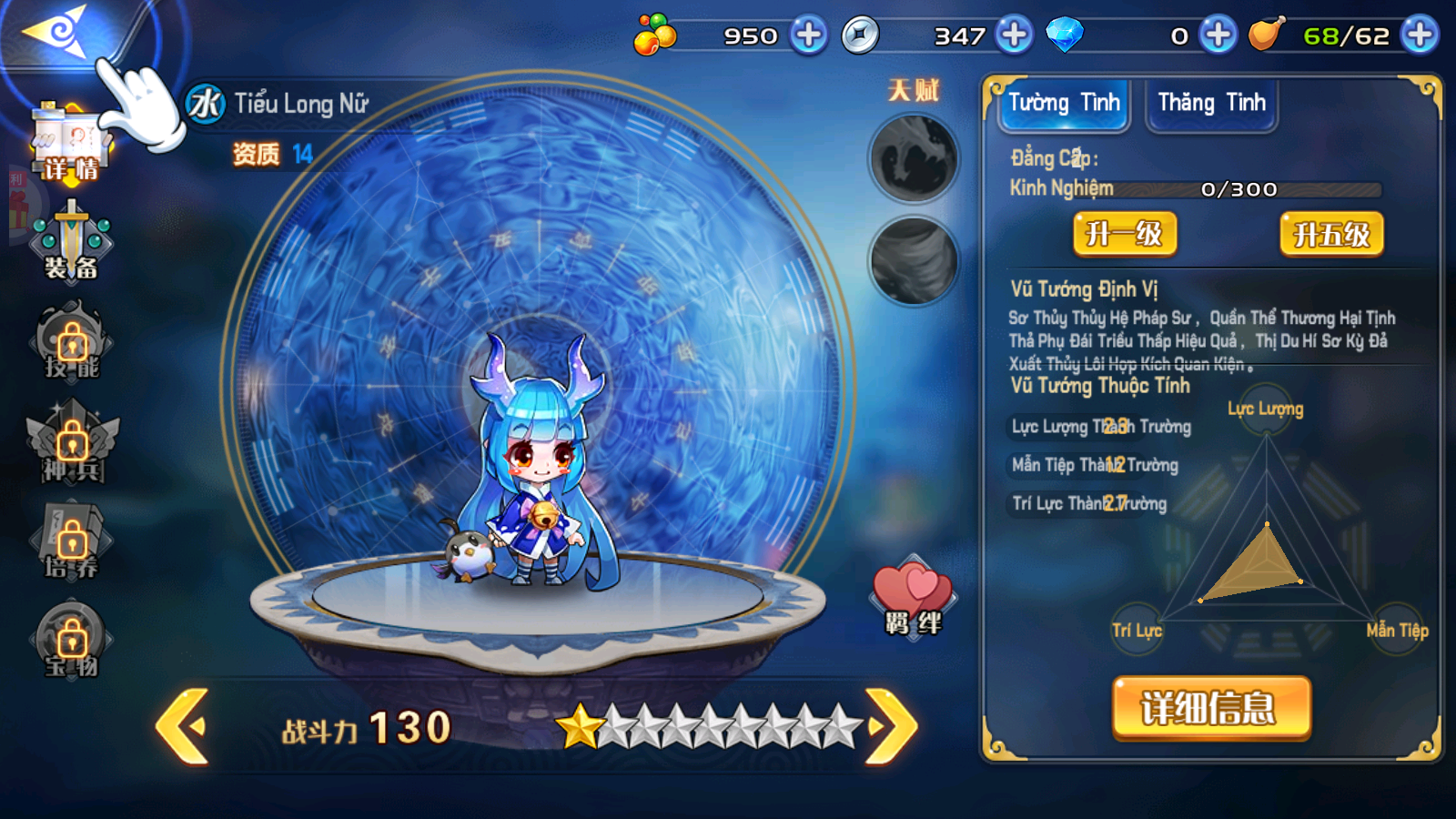The width and height of the screenshot is (1456, 819).
Task: Switch to the Tường Tình tab
Action: (1064, 104)
